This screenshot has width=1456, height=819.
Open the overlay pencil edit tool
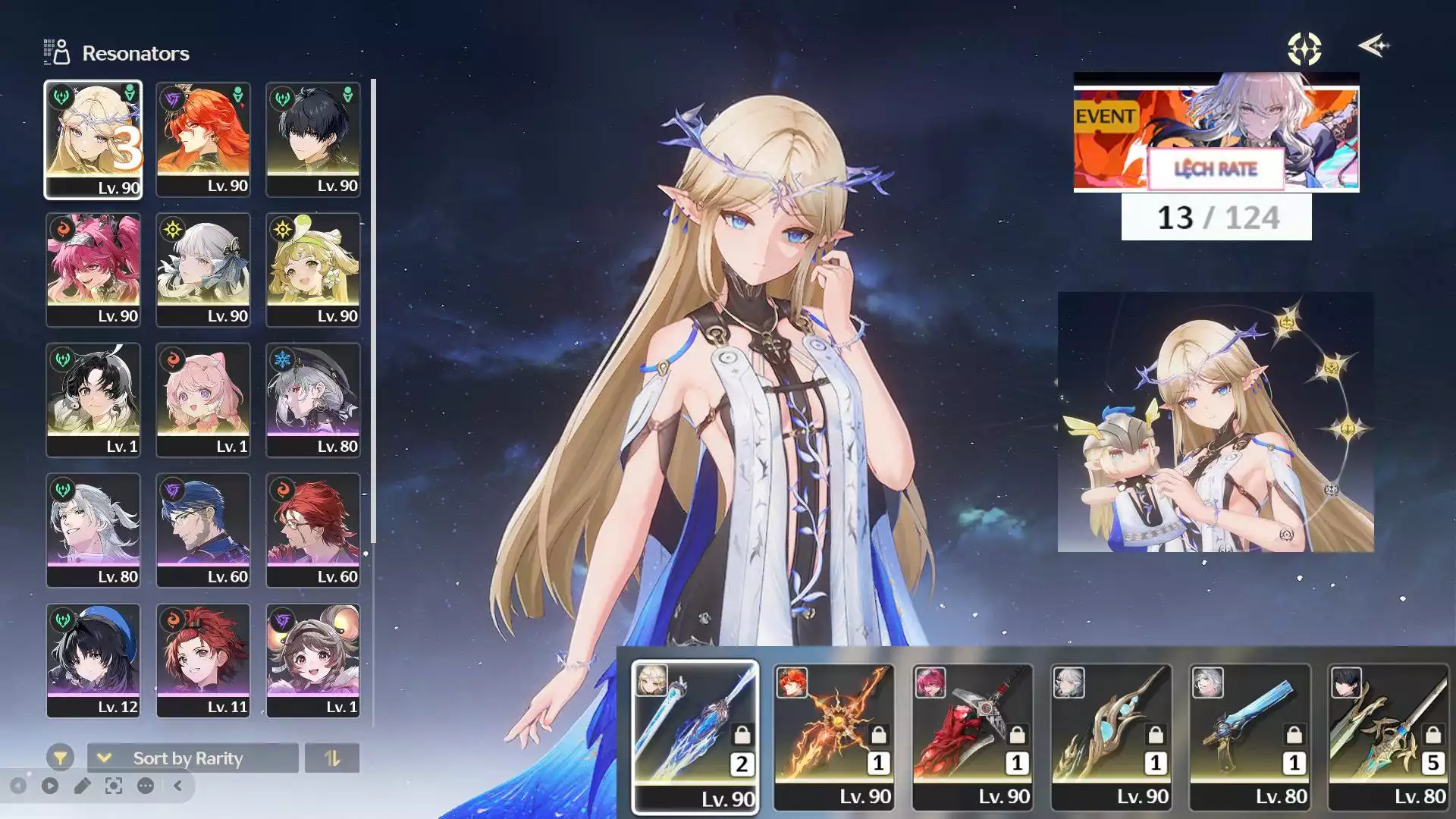point(82,786)
